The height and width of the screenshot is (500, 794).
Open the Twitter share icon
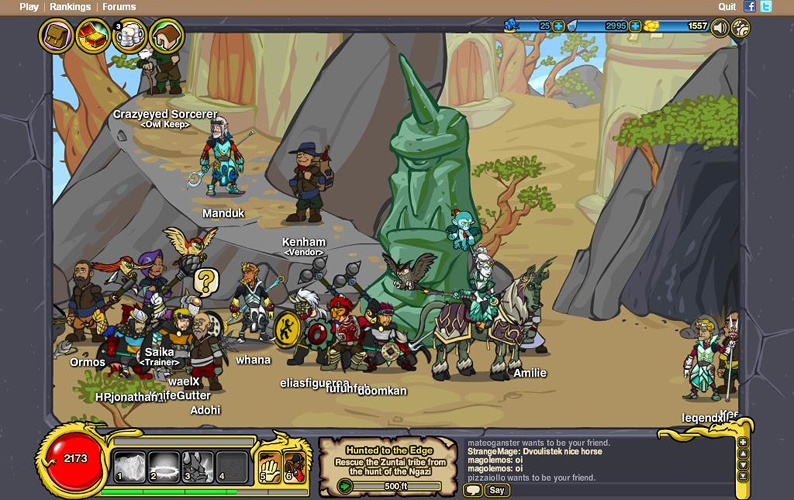766,6
